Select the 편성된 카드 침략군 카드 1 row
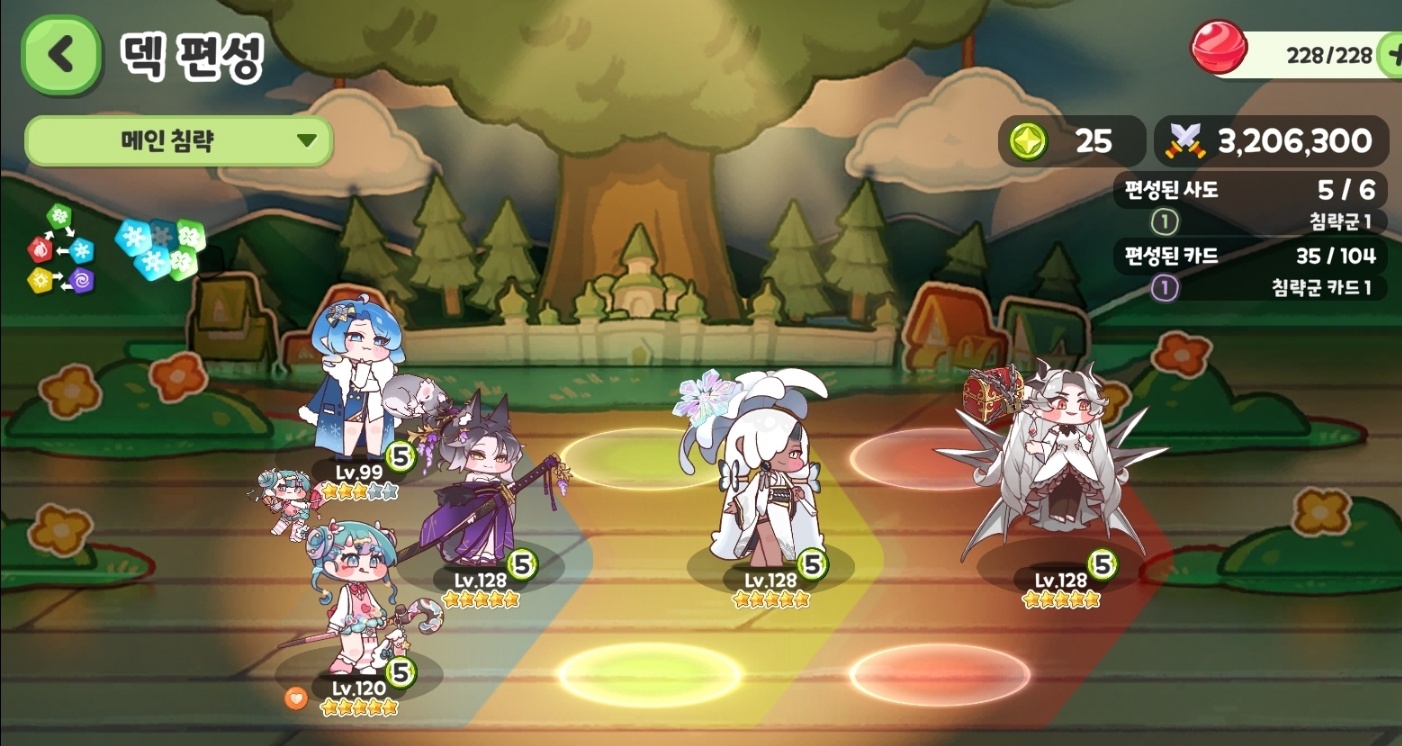This screenshot has width=1402, height=746. (1250, 288)
